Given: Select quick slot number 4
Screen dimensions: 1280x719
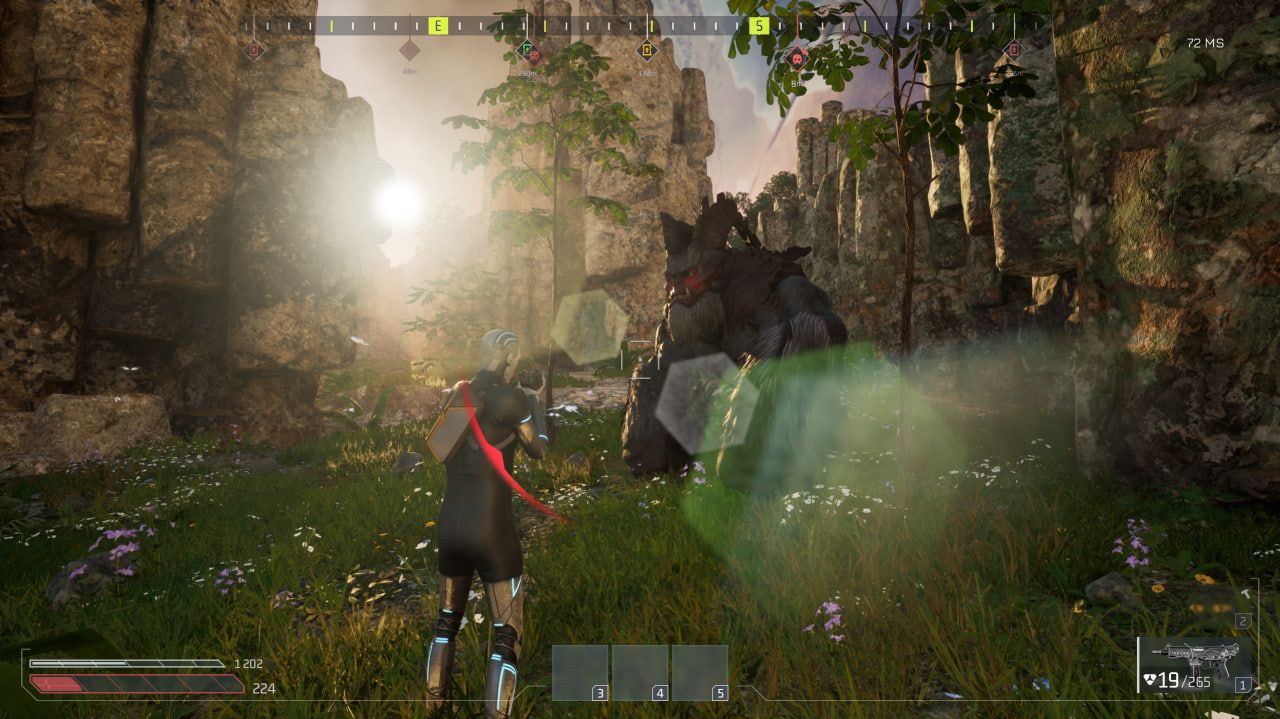Looking at the screenshot, I should 640,672.
